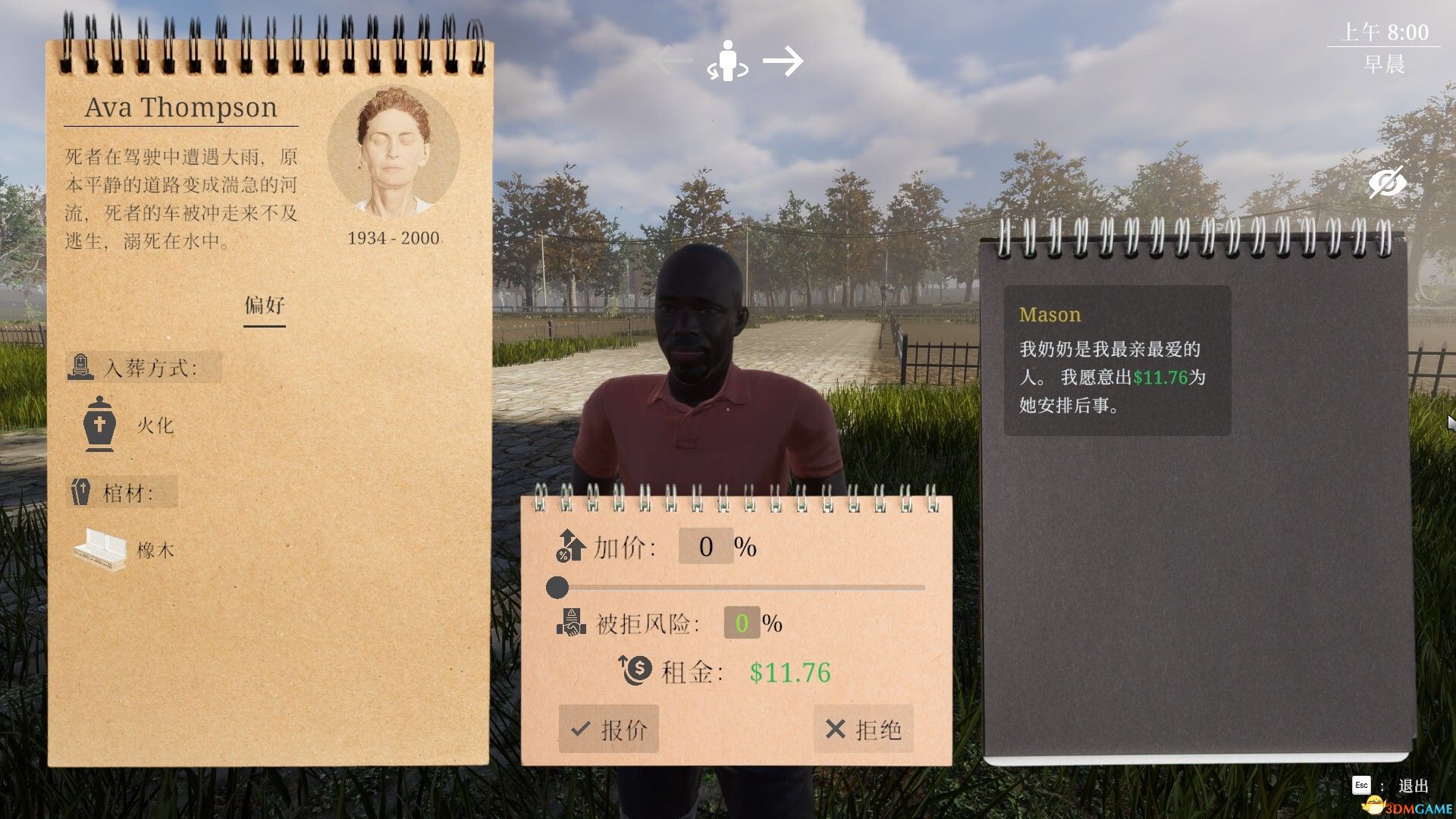Image resolution: width=1456 pixels, height=819 pixels.
Task: Toggle UI visibility with the crossed-eye icon
Action: click(1388, 182)
